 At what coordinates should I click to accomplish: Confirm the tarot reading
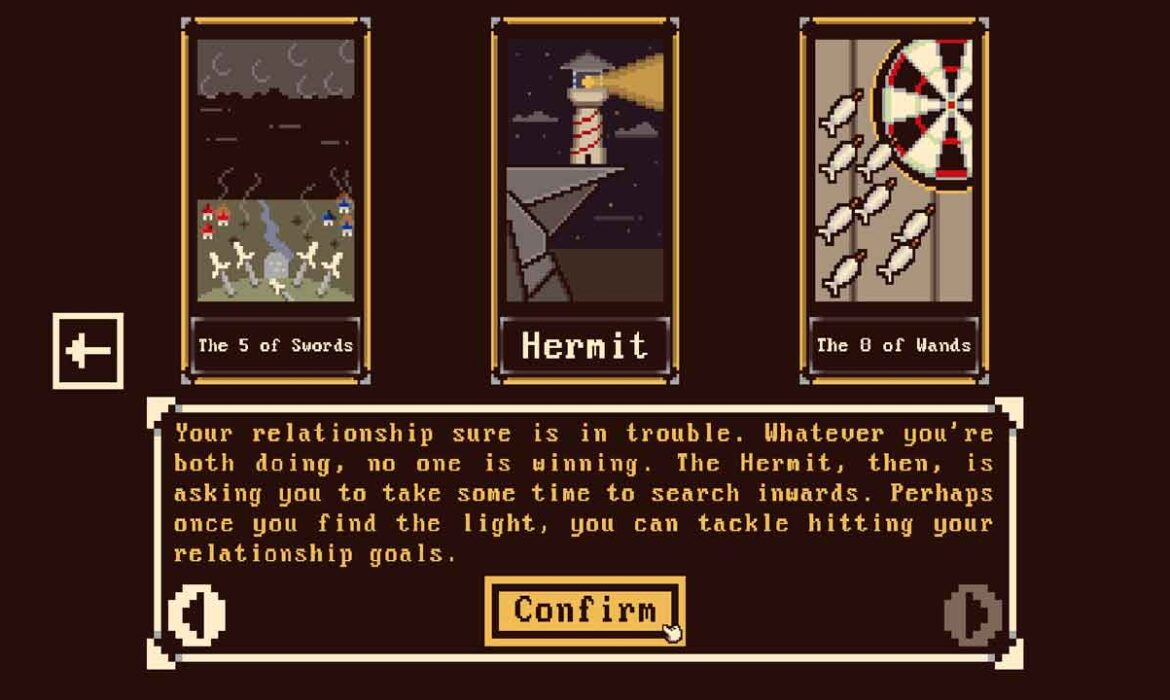(585, 610)
